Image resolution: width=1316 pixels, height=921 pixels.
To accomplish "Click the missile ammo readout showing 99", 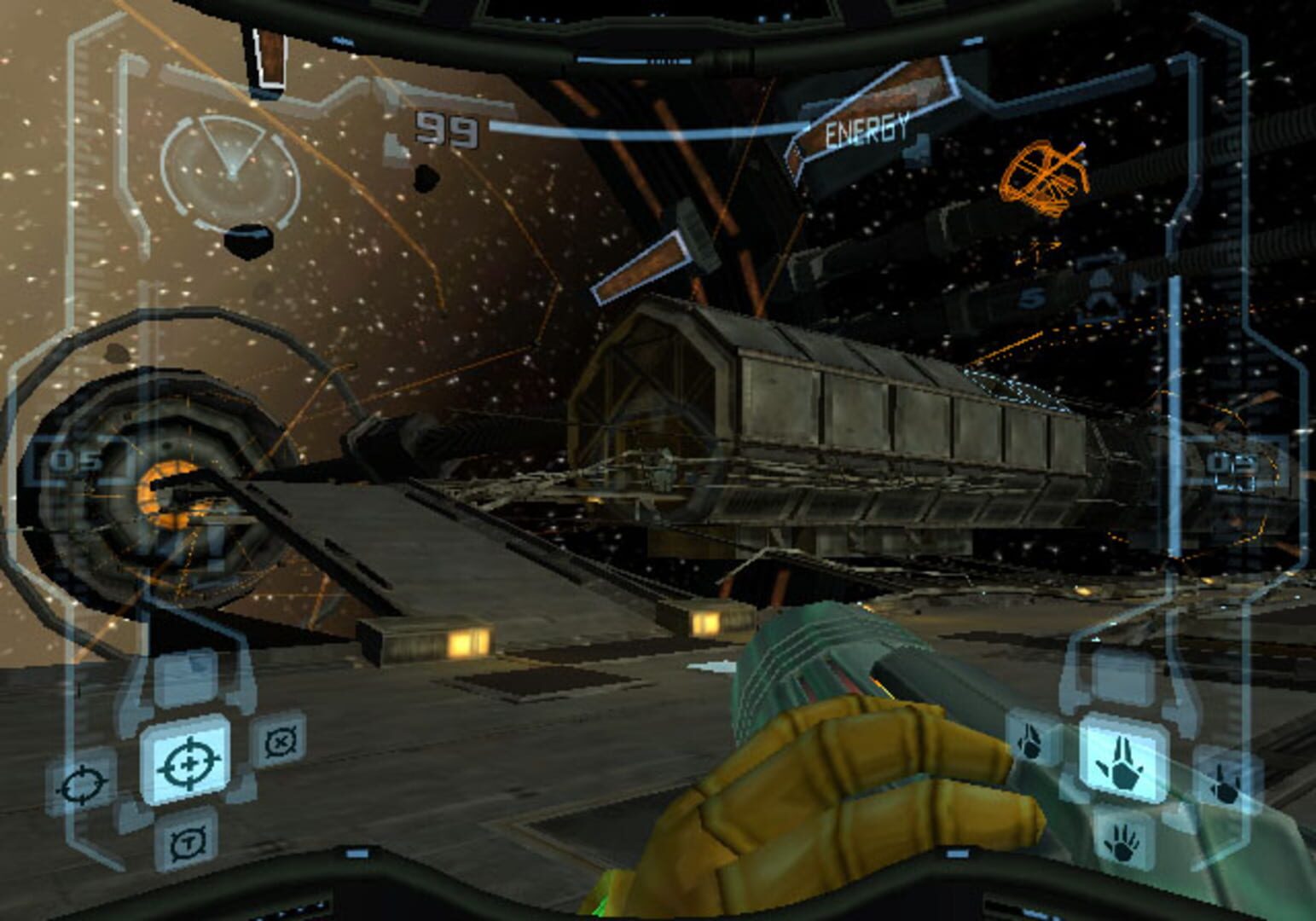I will click(x=447, y=128).
